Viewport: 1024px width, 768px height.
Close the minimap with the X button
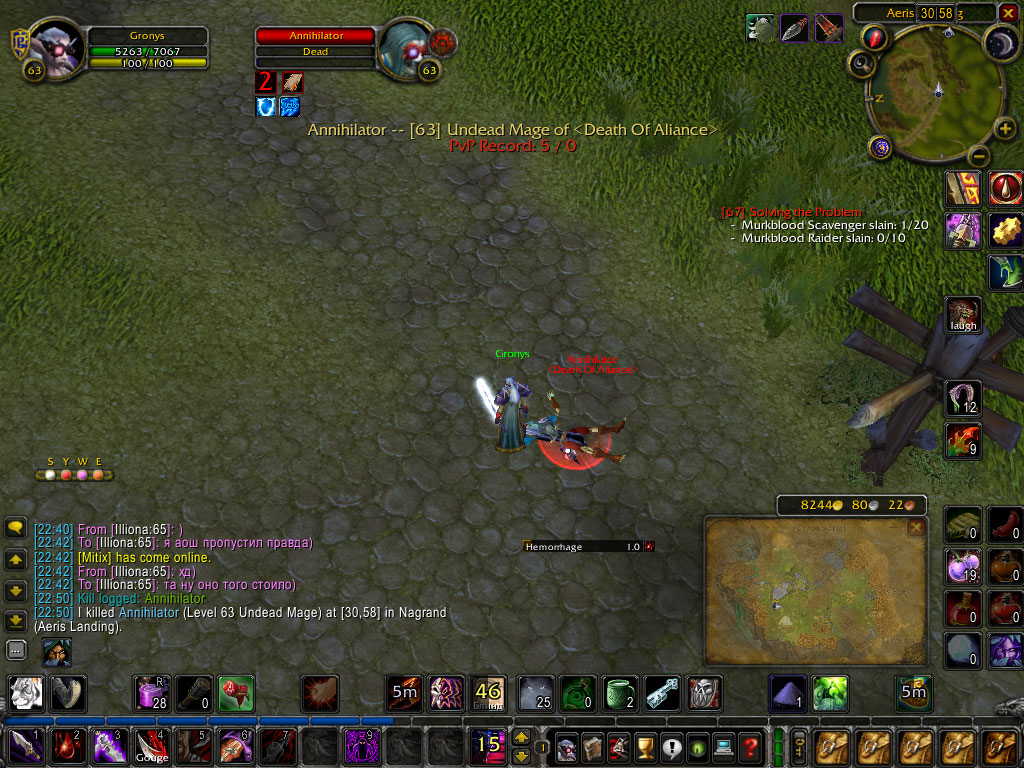point(1008,13)
